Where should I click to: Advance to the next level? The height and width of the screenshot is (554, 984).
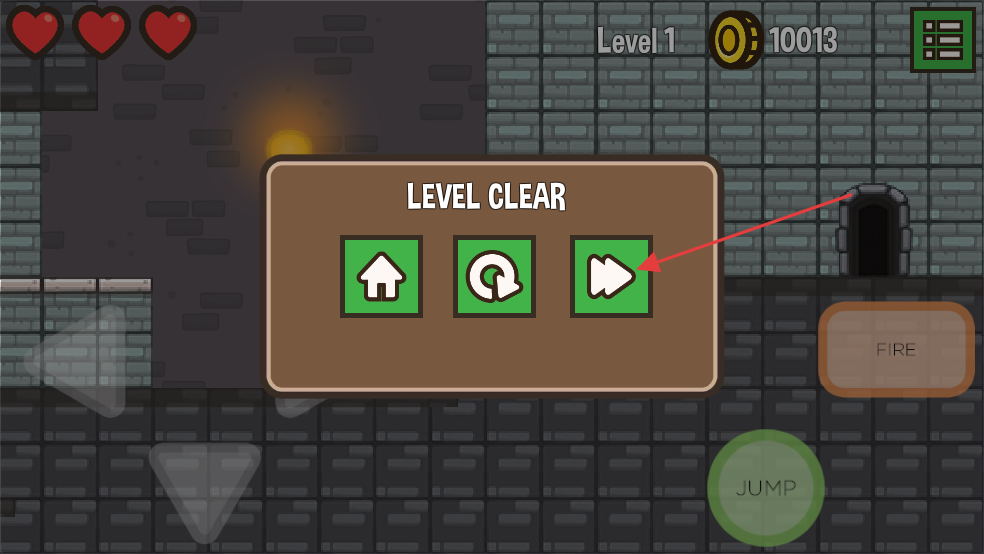pyautogui.click(x=611, y=276)
